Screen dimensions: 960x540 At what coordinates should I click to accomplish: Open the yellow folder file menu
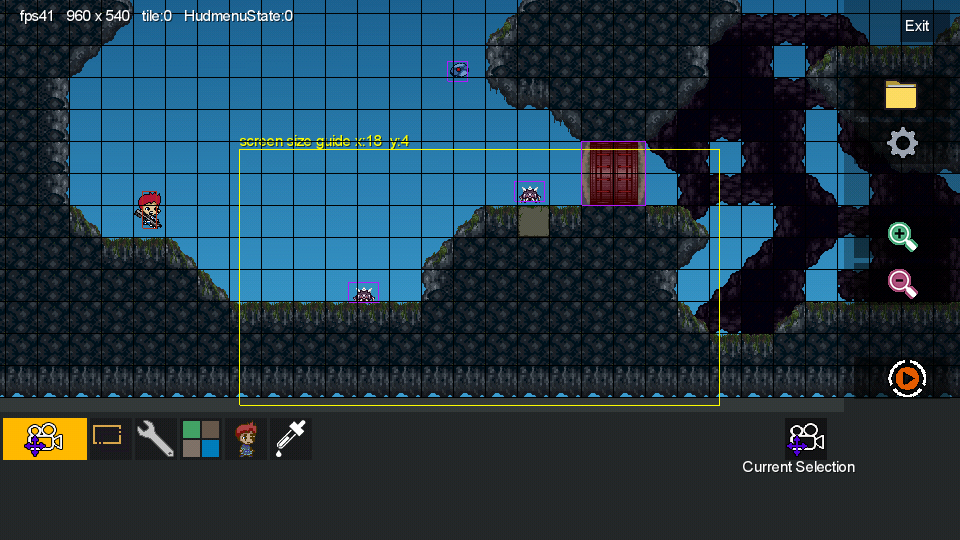coord(901,95)
